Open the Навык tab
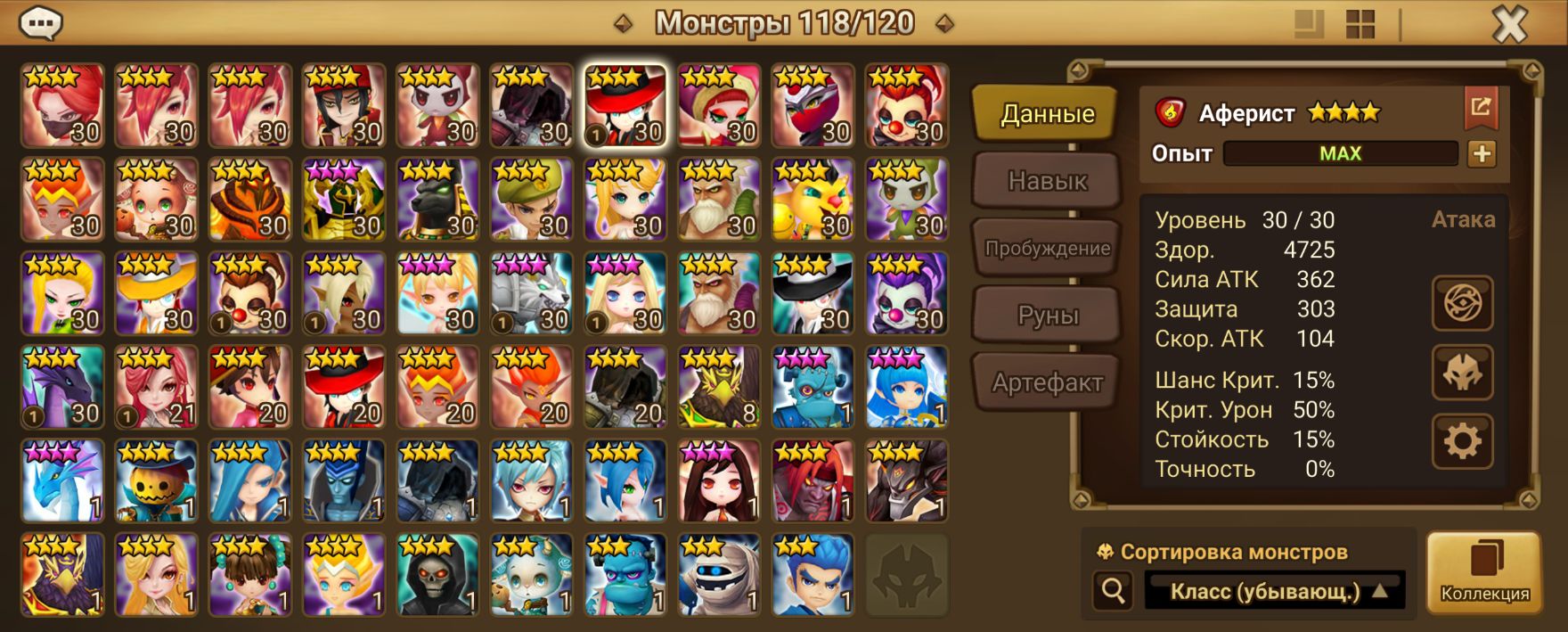1568x632 pixels. pyautogui.click(x=1046, y=181)
